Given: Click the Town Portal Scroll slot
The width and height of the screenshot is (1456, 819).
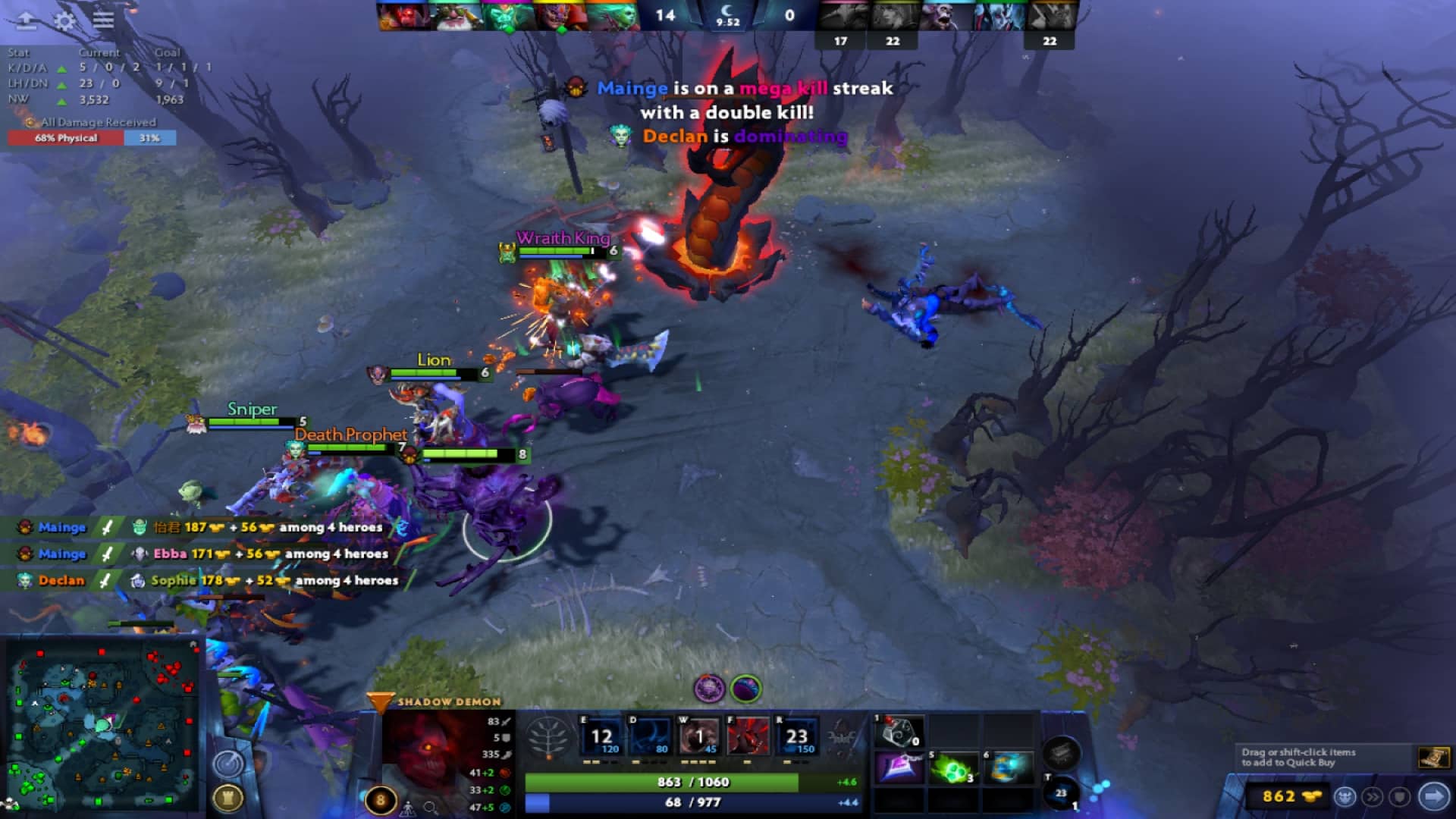Looking at the screenshot, I should click(x=1062, y=793).
